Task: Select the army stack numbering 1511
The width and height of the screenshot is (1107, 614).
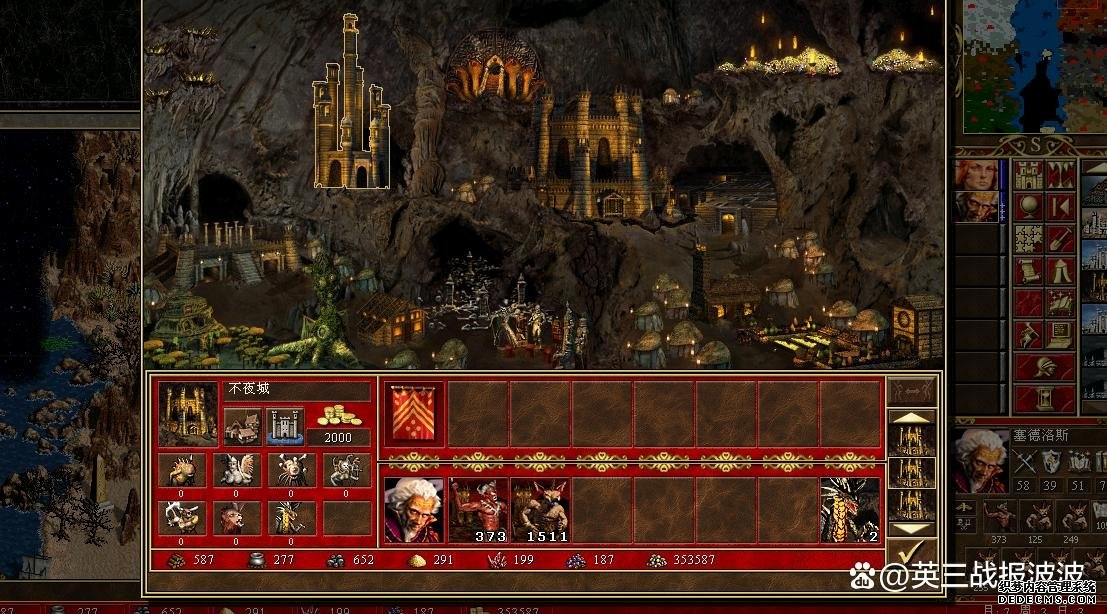Action: click(x=539, y=510)
